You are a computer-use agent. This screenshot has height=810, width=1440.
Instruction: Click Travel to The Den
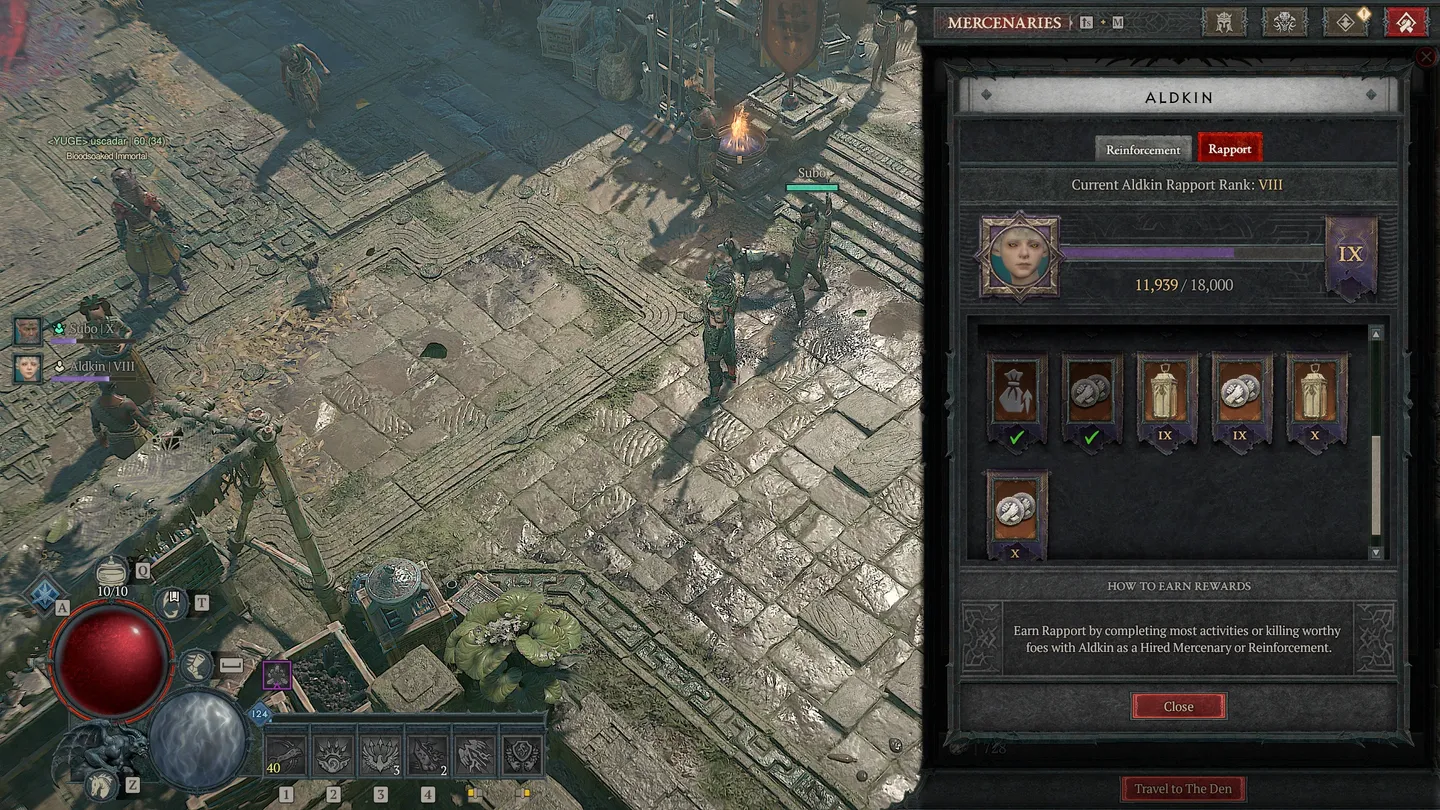pyautogui.click(x=1183, y=788)
